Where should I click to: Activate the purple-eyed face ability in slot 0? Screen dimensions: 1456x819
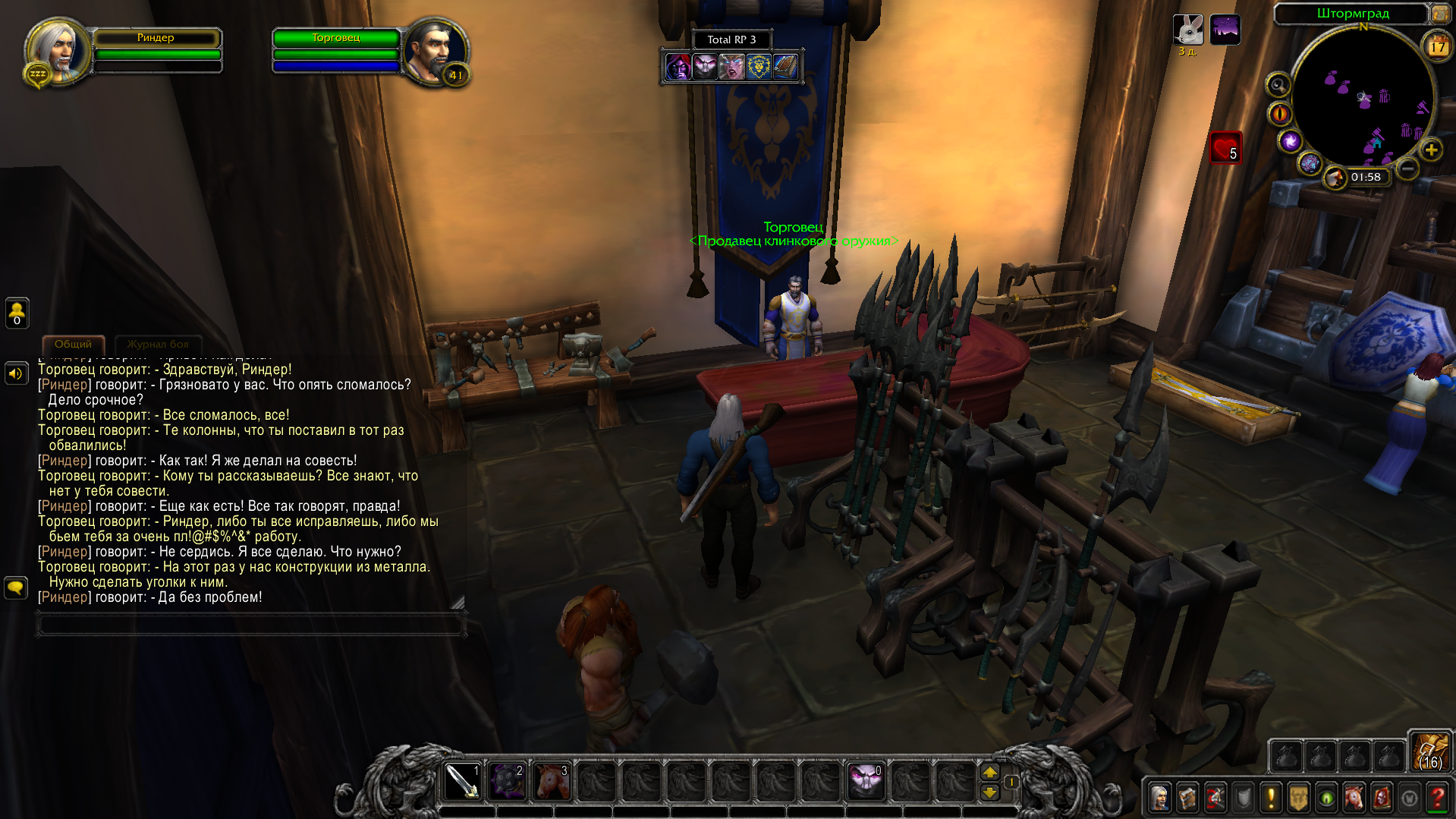(866, 781)
